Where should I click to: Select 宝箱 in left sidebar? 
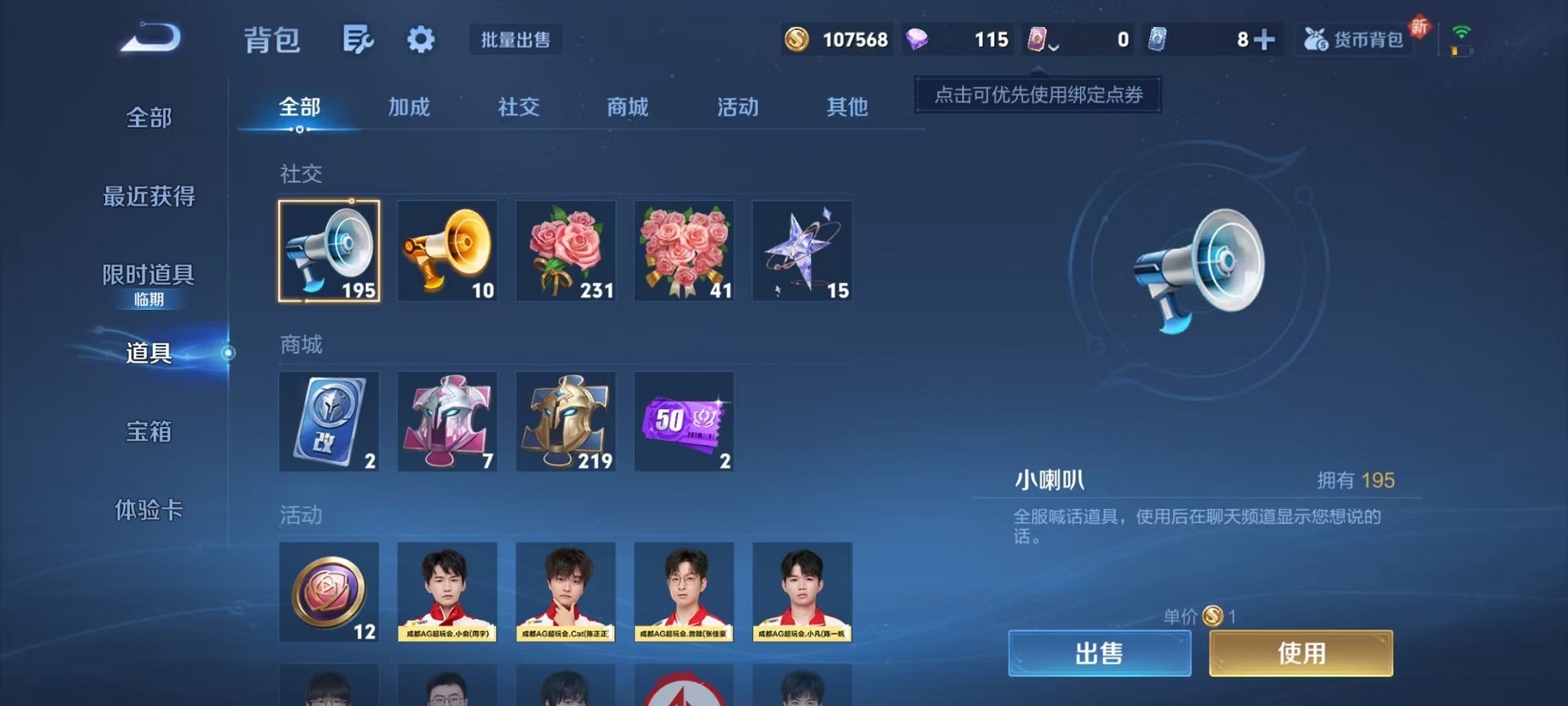148,434
